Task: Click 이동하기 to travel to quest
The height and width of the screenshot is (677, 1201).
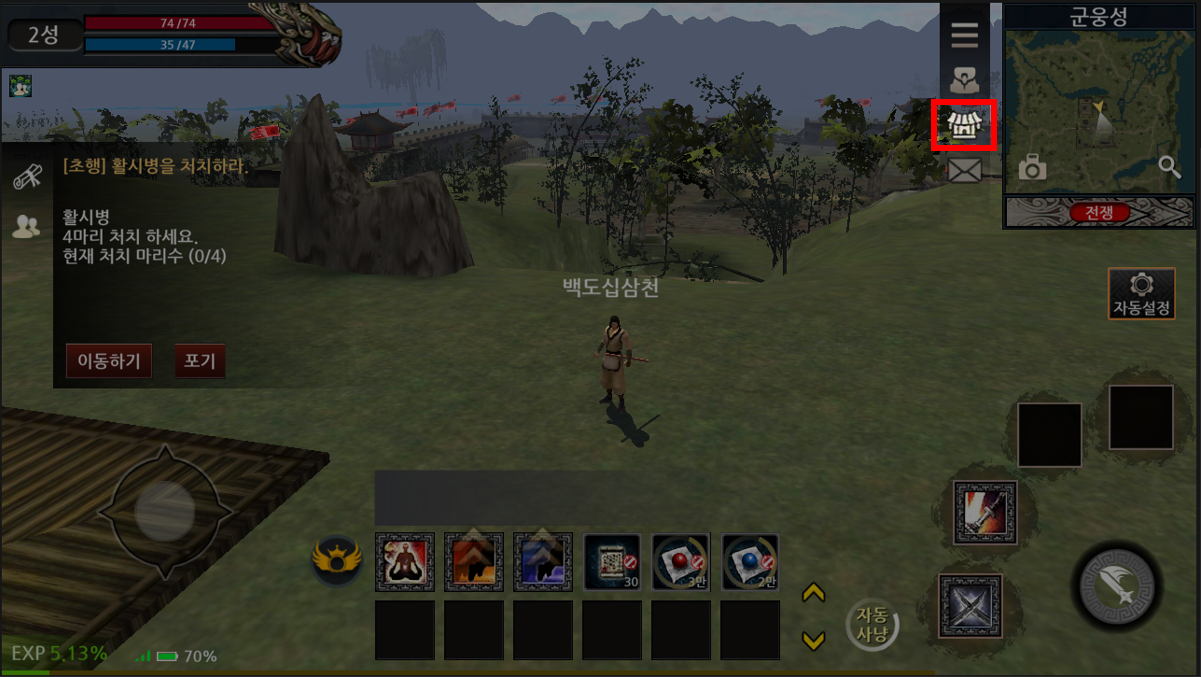Action: pyautogui.click(x=109, y=361)
